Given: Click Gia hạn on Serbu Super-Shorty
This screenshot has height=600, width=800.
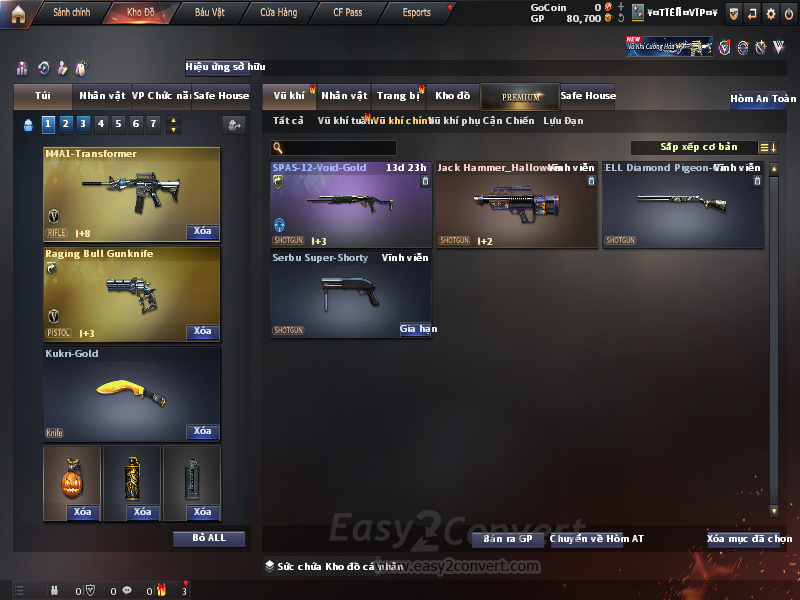Looking at the screenshot, I should 416,329.
